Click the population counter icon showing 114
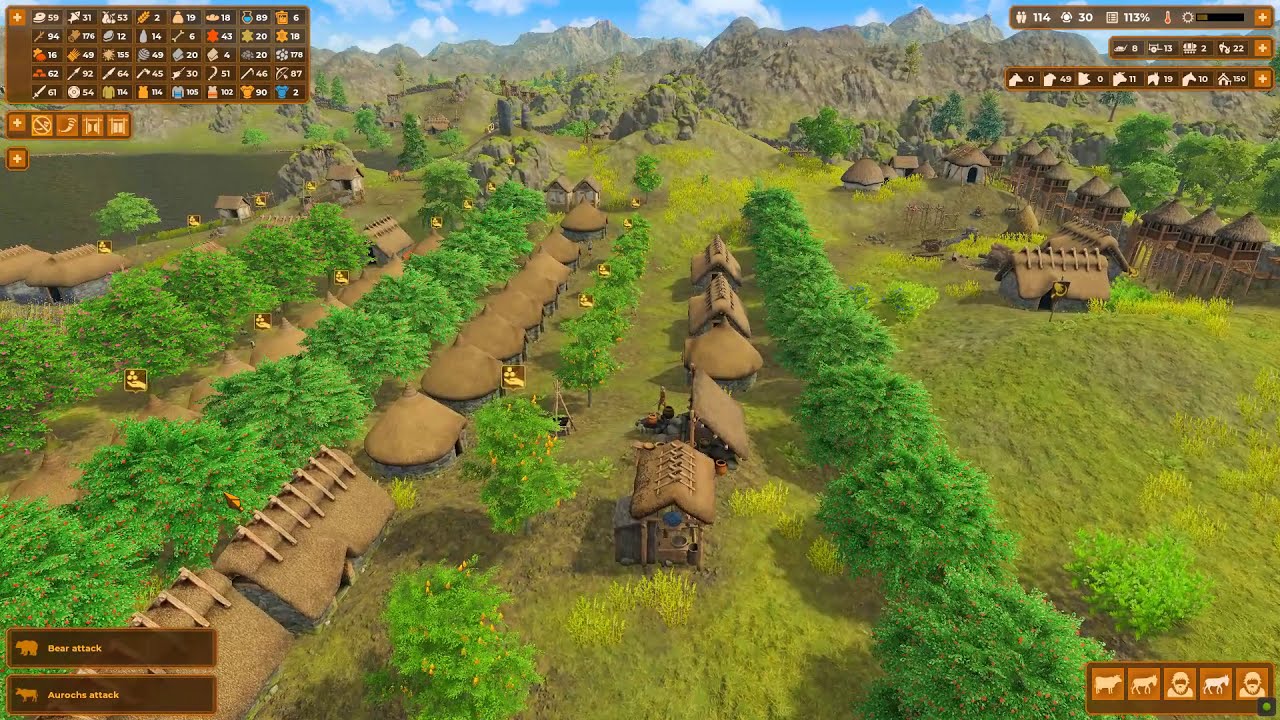The height and width of the screenshot is (720, 1280). 1021,17
